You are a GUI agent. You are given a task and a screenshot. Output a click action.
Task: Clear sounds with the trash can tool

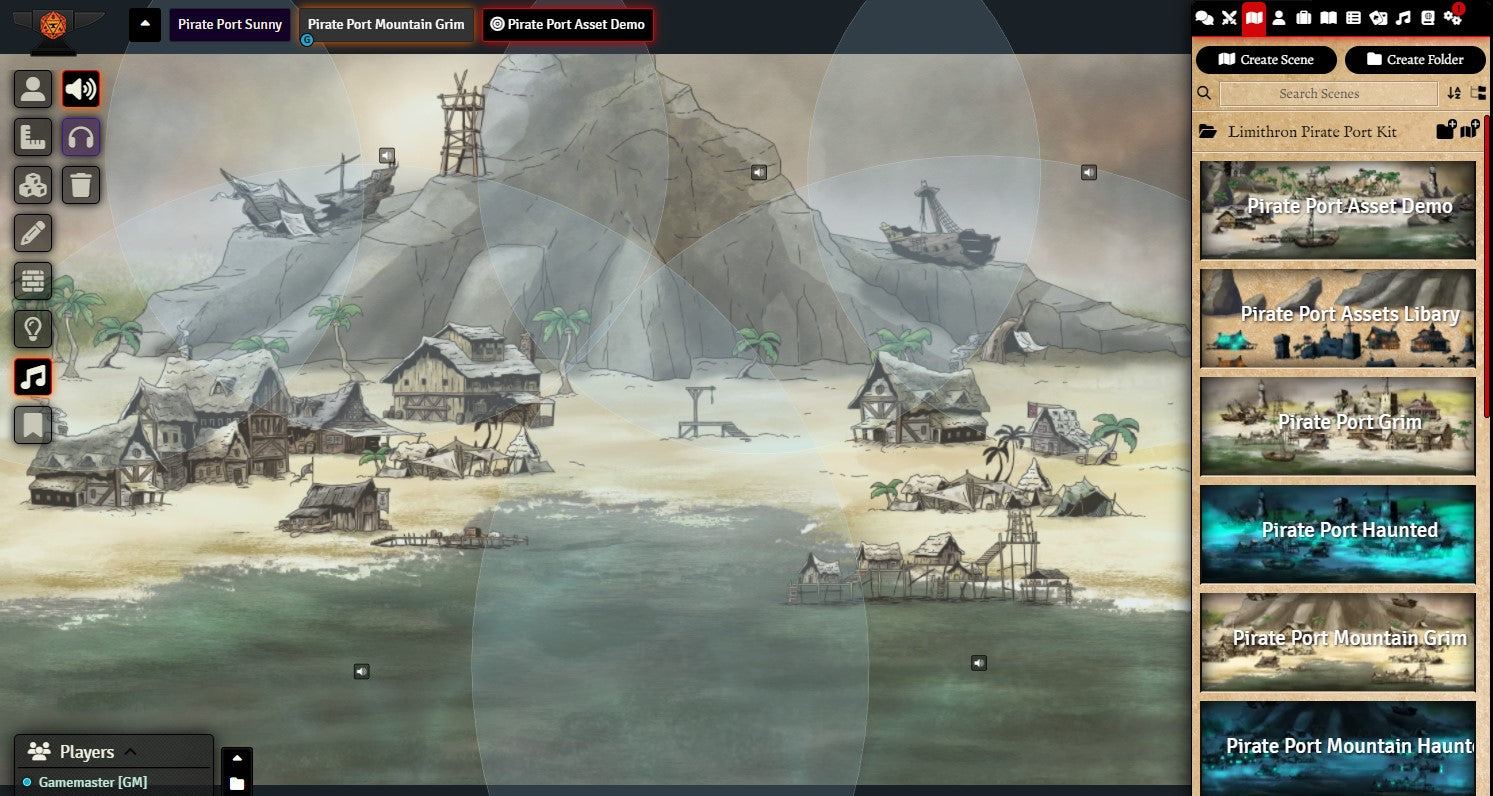81,185
